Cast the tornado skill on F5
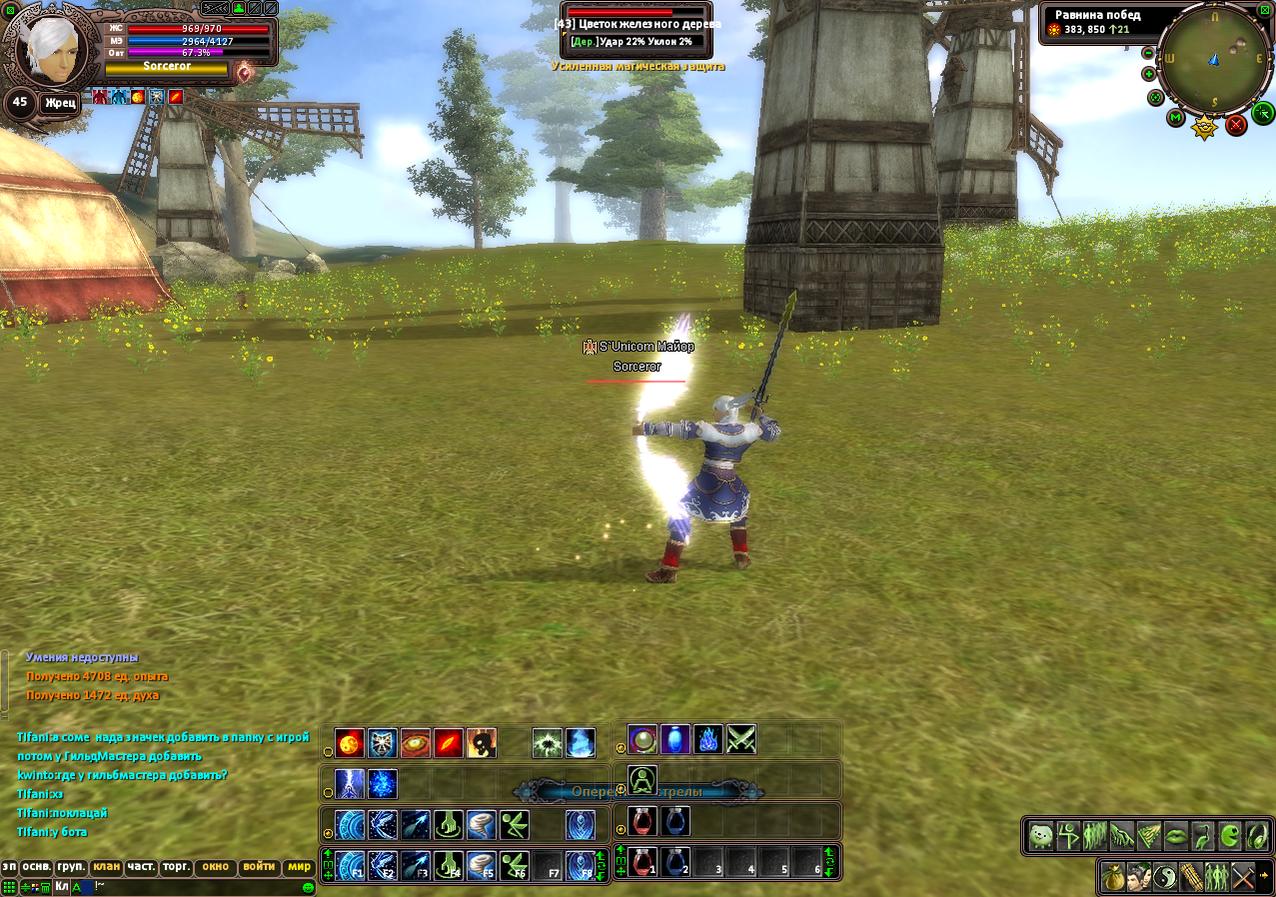 coord(481,864)
